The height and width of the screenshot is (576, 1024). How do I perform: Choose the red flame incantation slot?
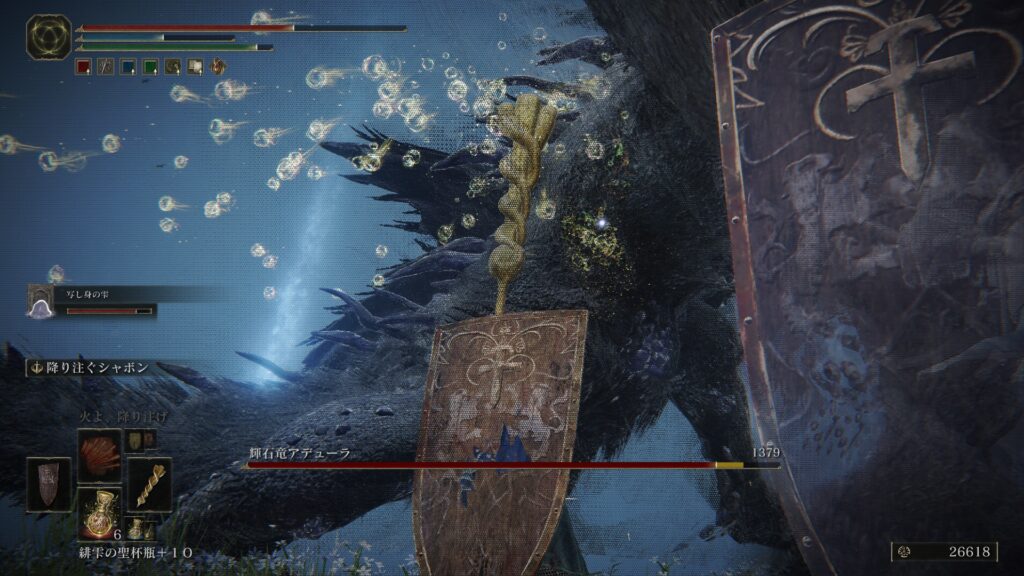(99, 449)
